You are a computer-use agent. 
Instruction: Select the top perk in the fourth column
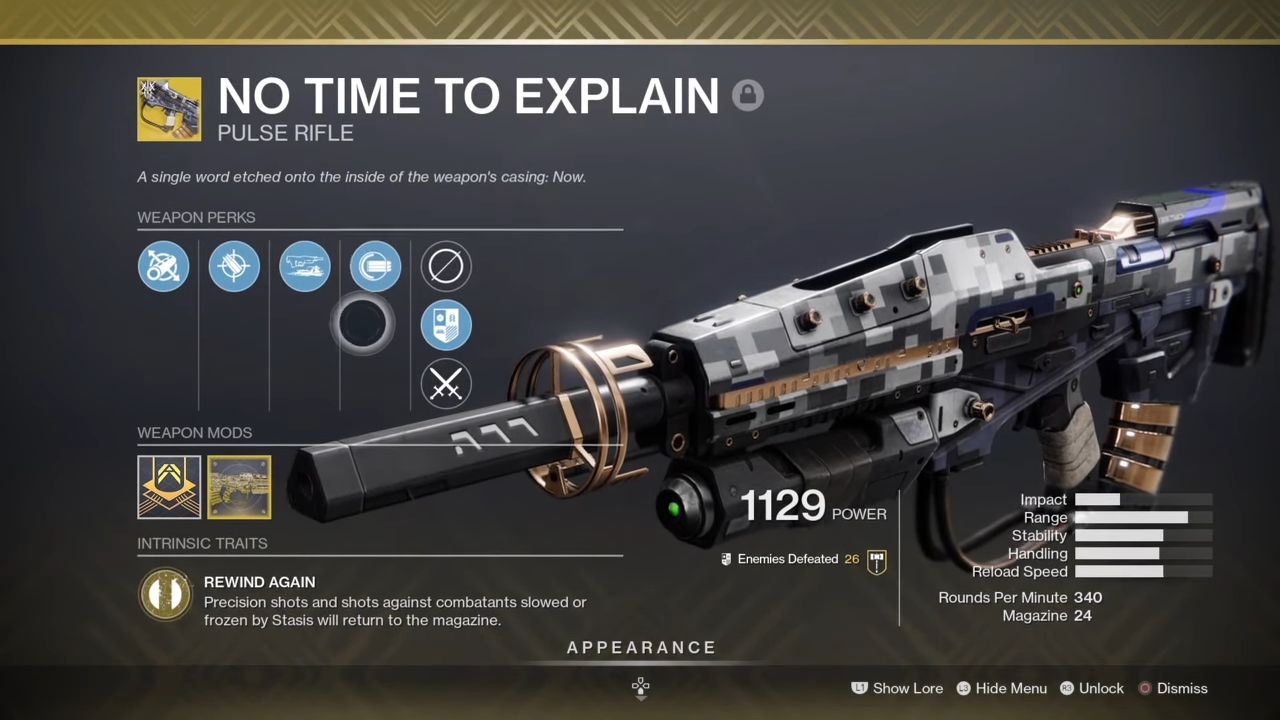click(x=375, y=266)
